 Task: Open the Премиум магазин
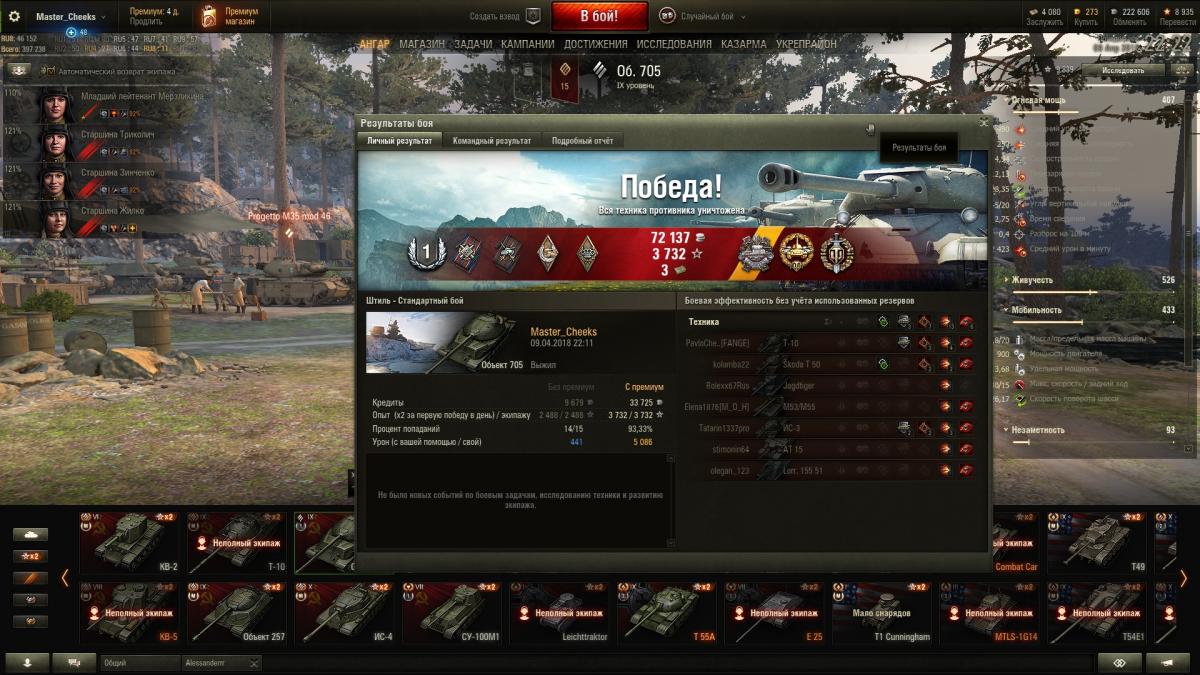(x=228, y=16)
